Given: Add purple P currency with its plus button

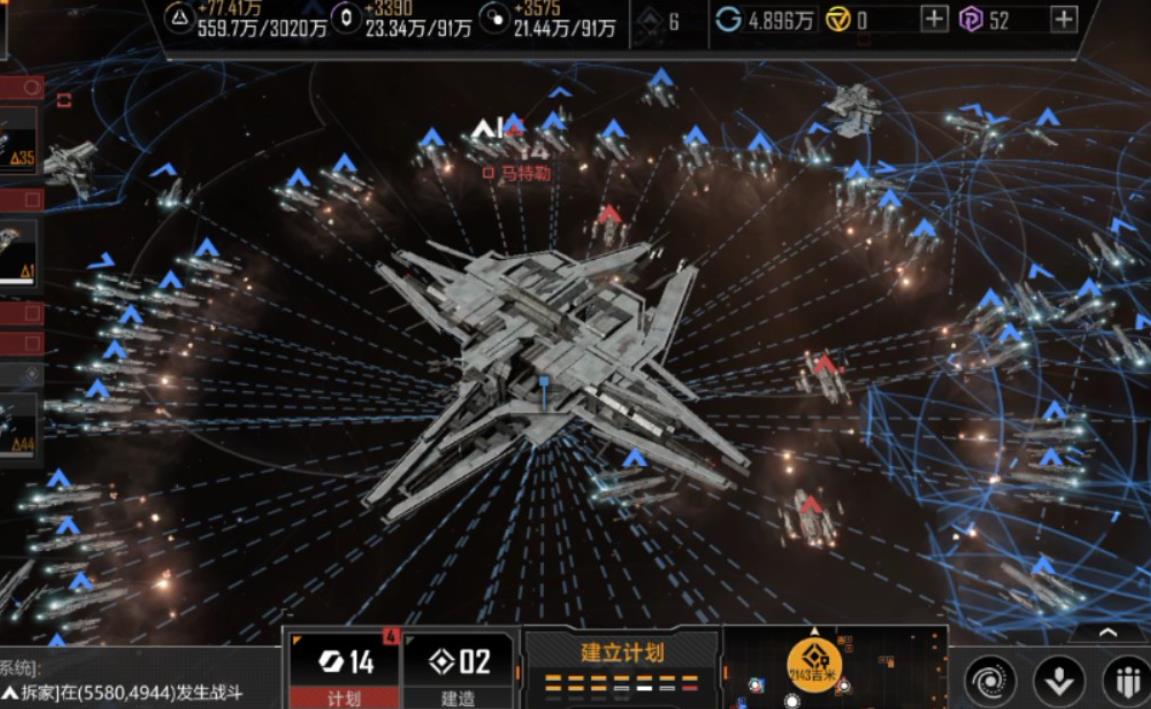Looking at the screenshot, I should [x=1064, y=19].
